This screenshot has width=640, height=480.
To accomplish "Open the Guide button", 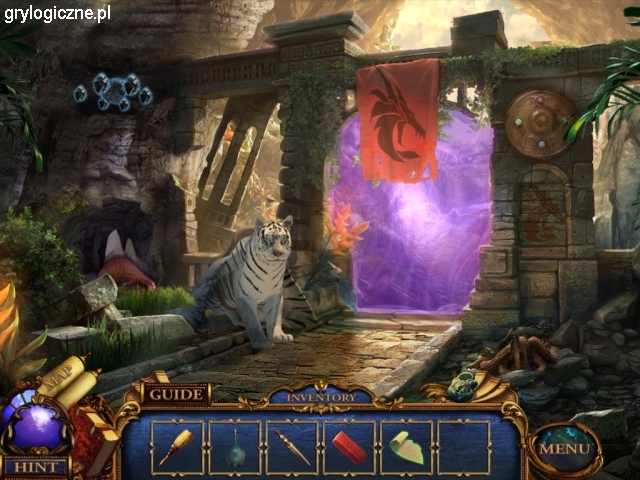I will click(x=176, y=394).
